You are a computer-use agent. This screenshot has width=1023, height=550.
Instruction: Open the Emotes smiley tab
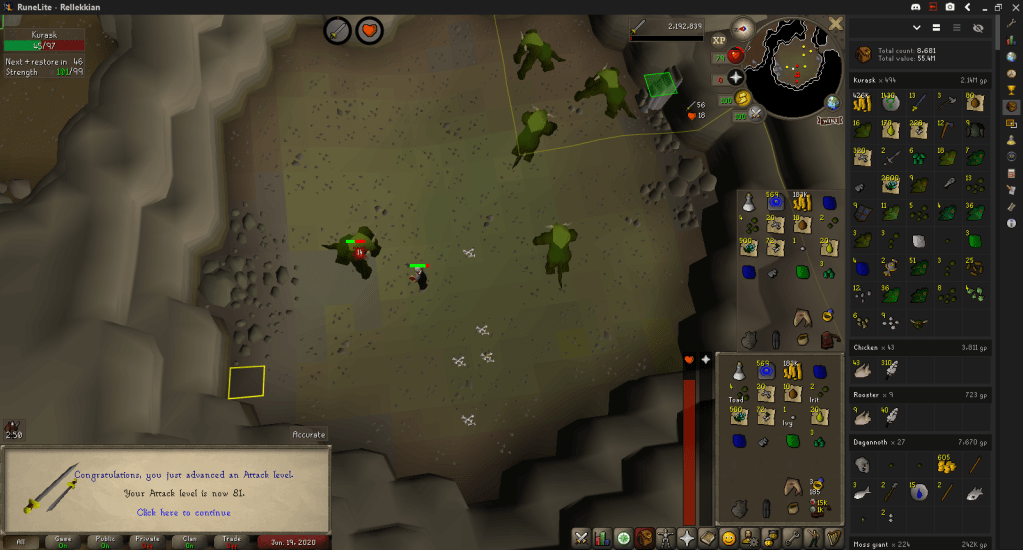coord(729,538)
